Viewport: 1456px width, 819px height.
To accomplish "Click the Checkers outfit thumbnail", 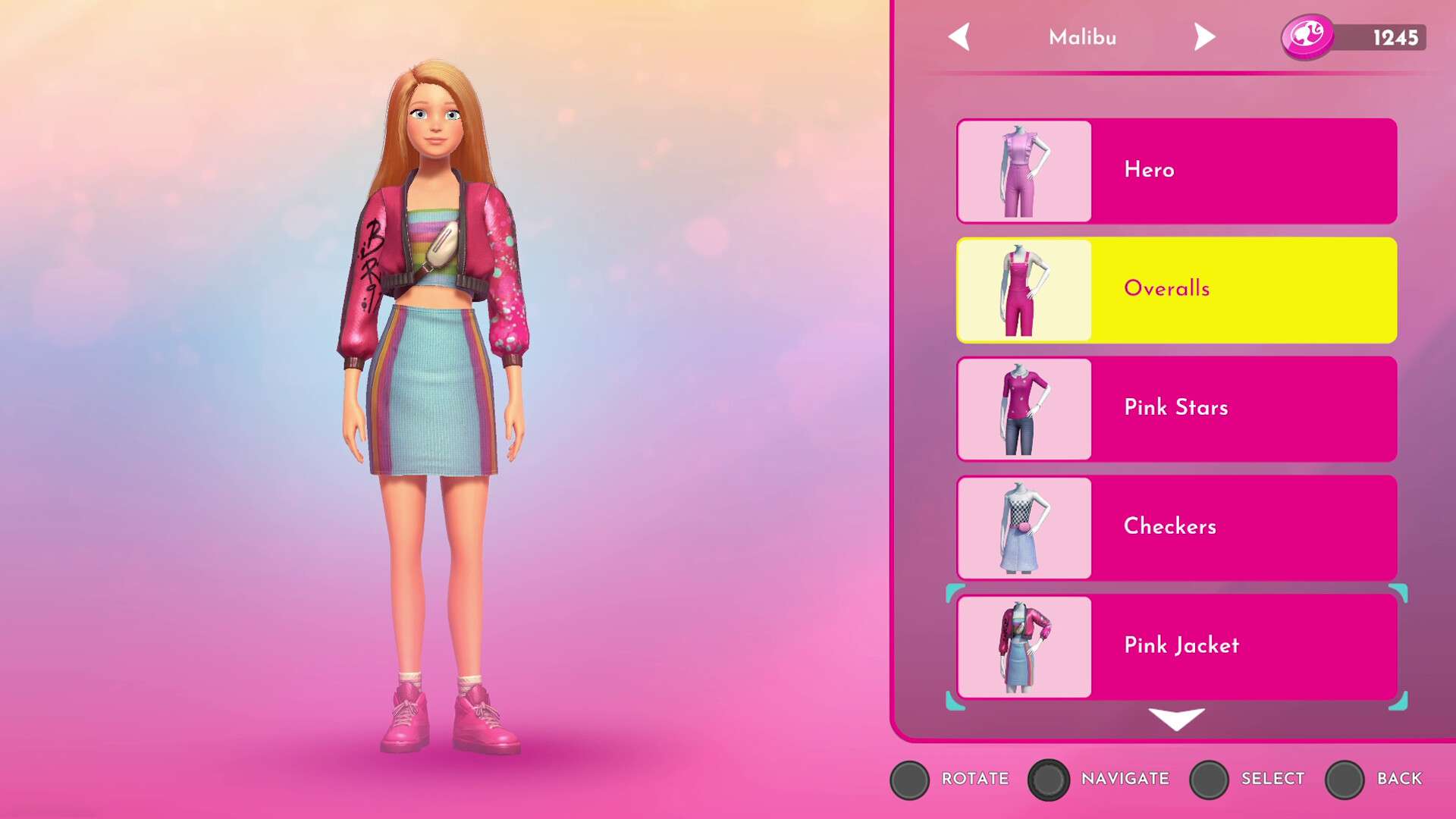I will click(1025, 528).
